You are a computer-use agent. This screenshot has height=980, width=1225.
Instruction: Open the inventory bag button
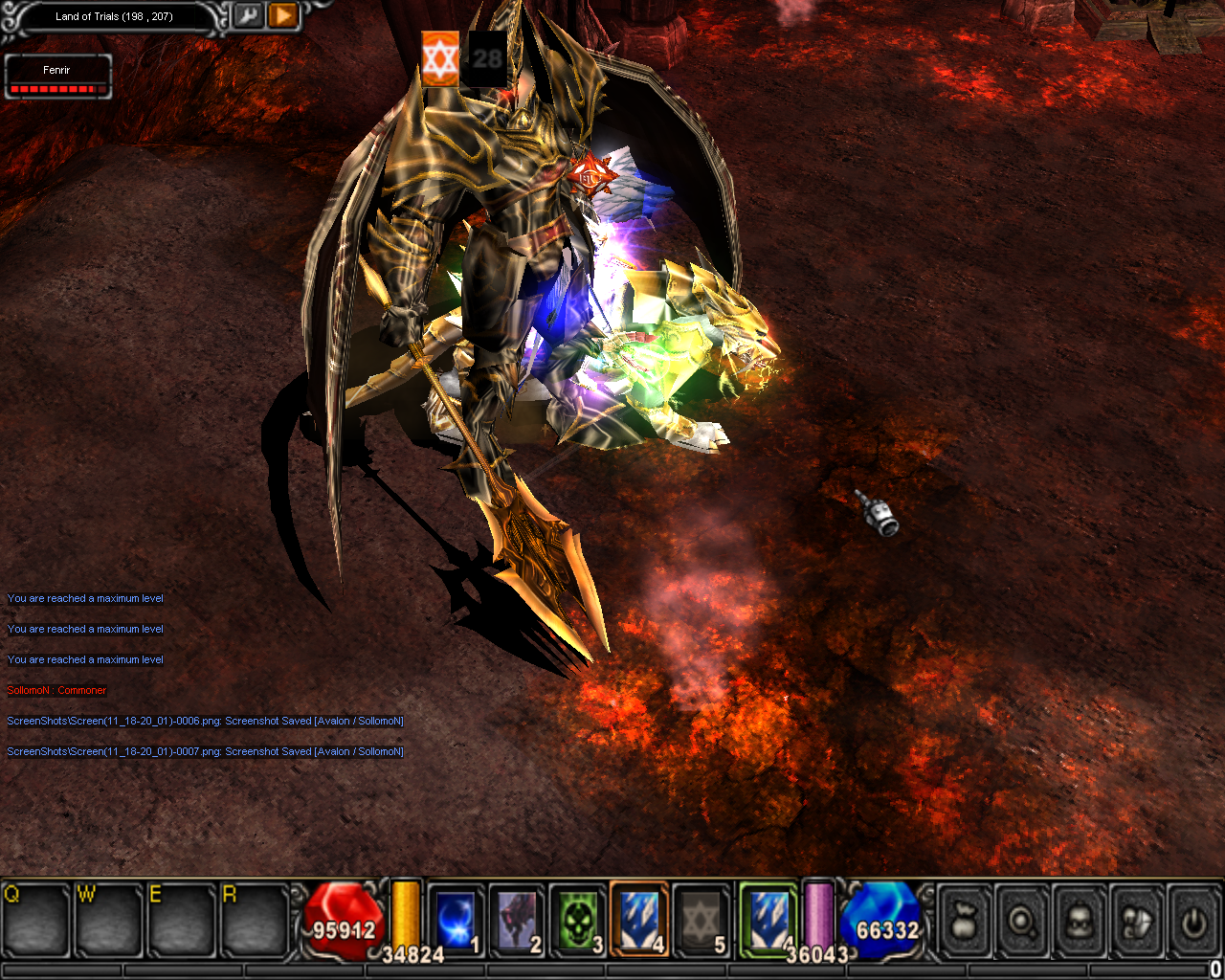point(965,922)
